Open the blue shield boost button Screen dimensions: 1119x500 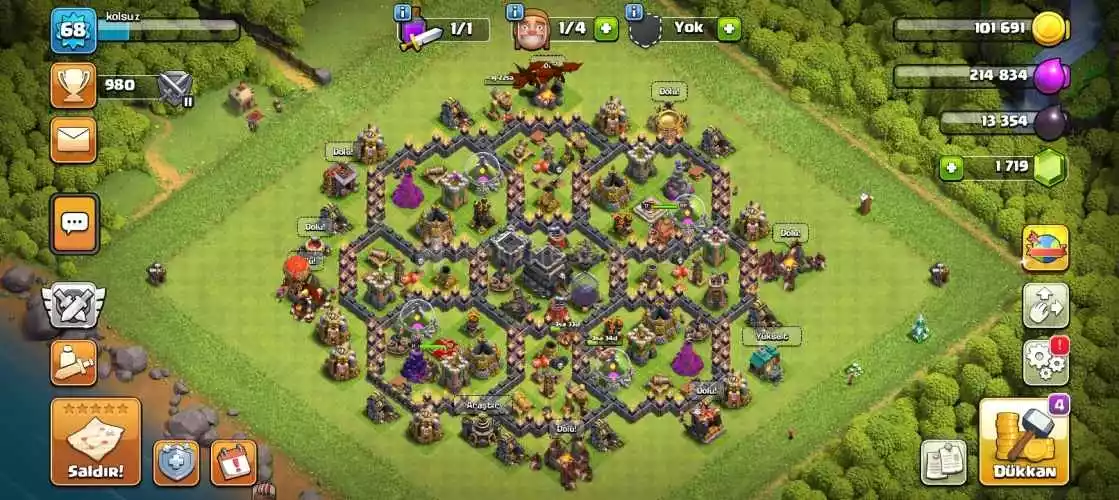click(176, 462)
